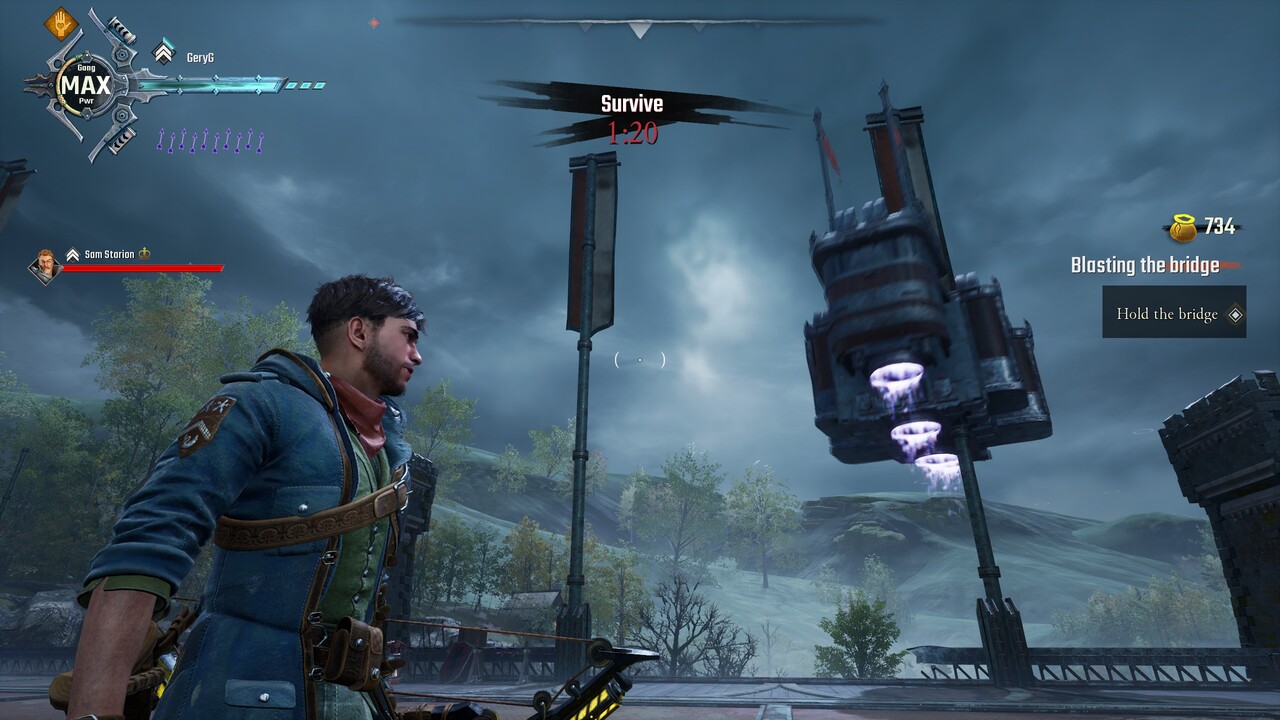
Task: Open the Hold the bridge objective
Action: click(x=1174, y=314)
